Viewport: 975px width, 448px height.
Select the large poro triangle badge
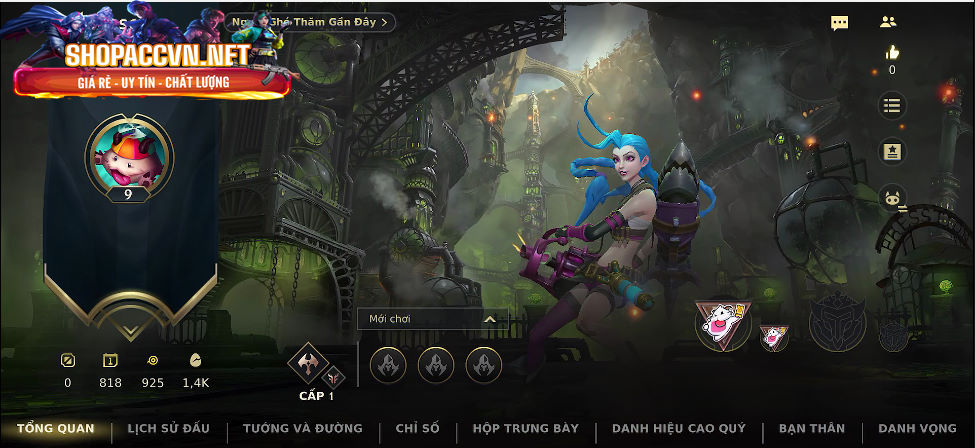721,325
